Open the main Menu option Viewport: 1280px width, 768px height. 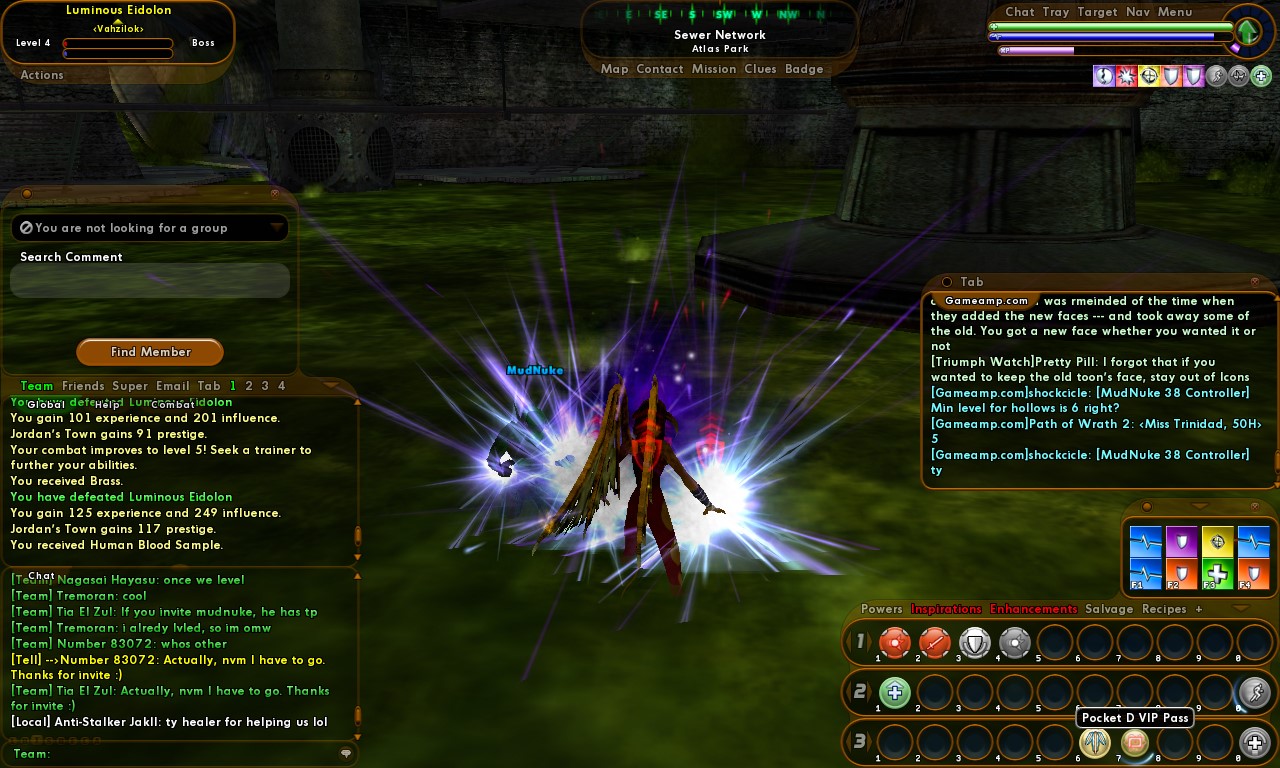[1175, 12]
